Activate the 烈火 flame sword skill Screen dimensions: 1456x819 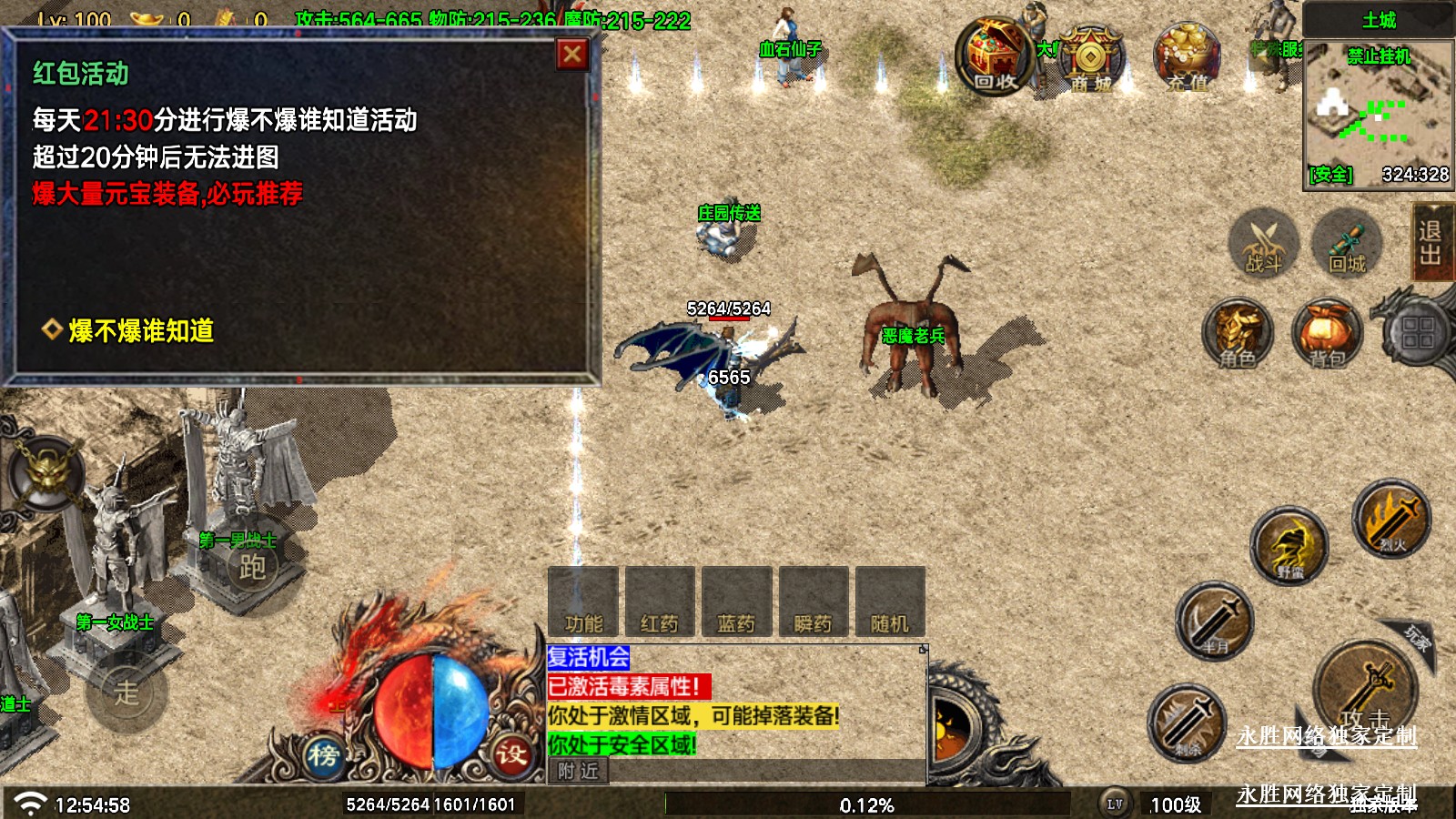pos(1391,519)
